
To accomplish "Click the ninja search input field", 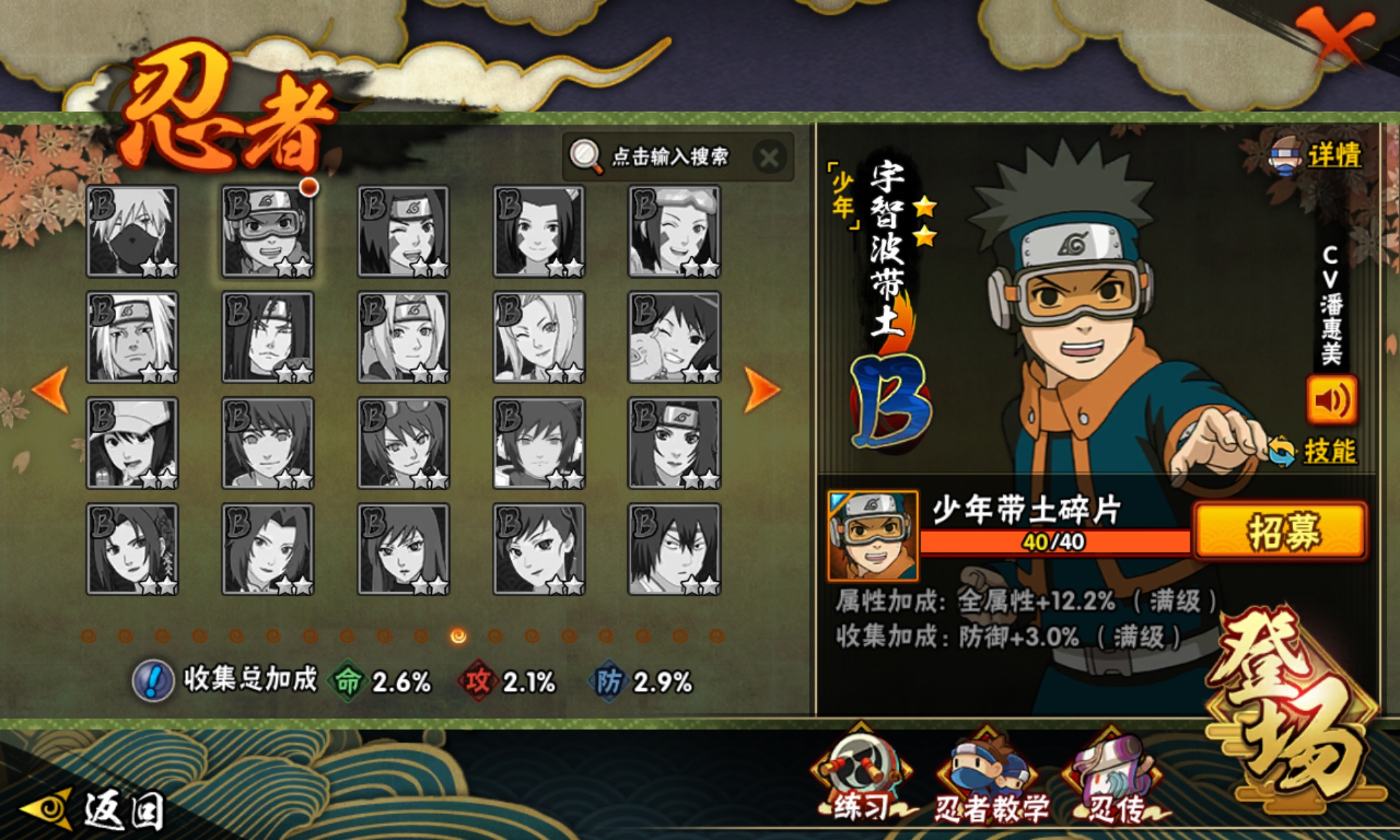I will pos(668,156).
